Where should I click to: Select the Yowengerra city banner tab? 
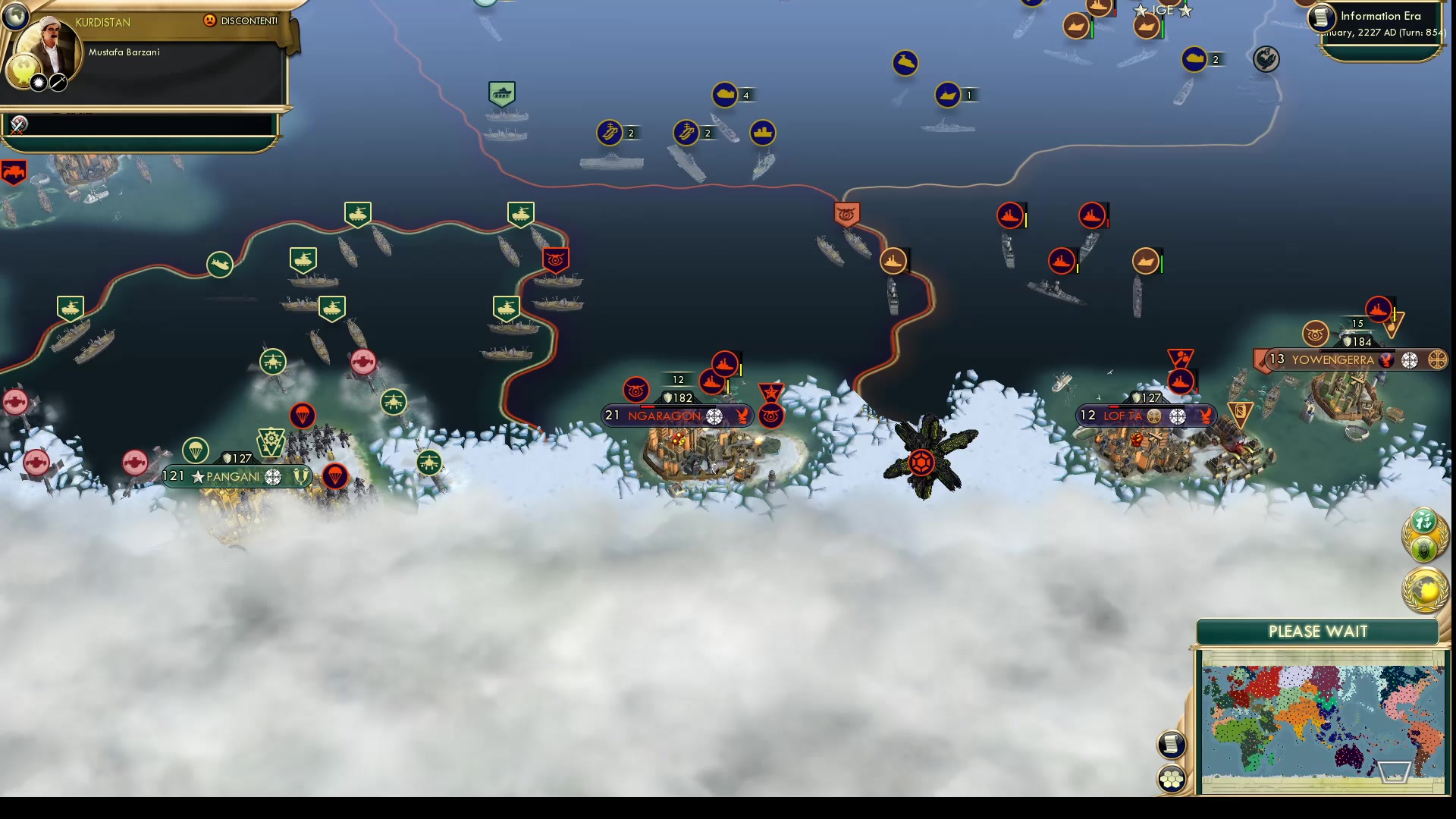pos(1357,360)
